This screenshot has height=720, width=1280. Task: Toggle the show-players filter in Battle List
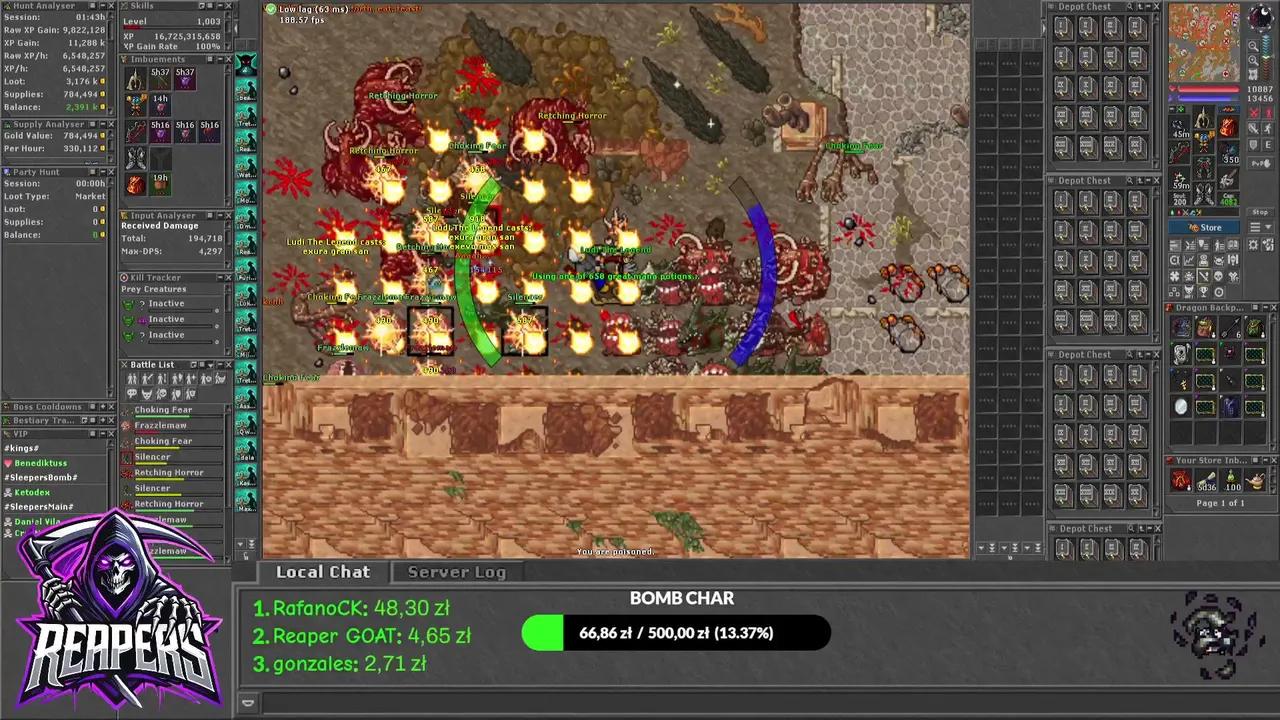click(x=132, y=378)
